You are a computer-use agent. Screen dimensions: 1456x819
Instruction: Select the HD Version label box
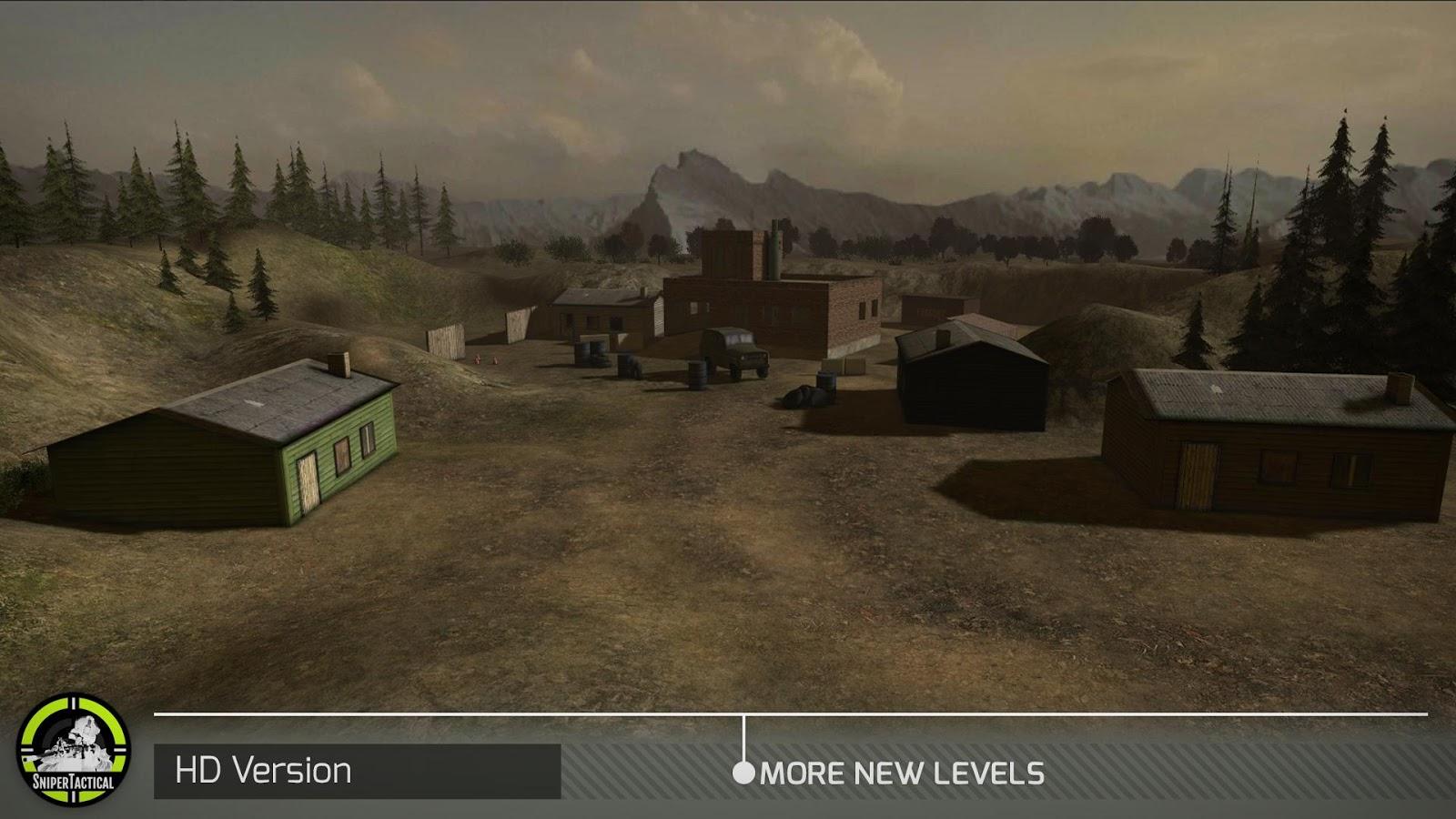[357, 771]
